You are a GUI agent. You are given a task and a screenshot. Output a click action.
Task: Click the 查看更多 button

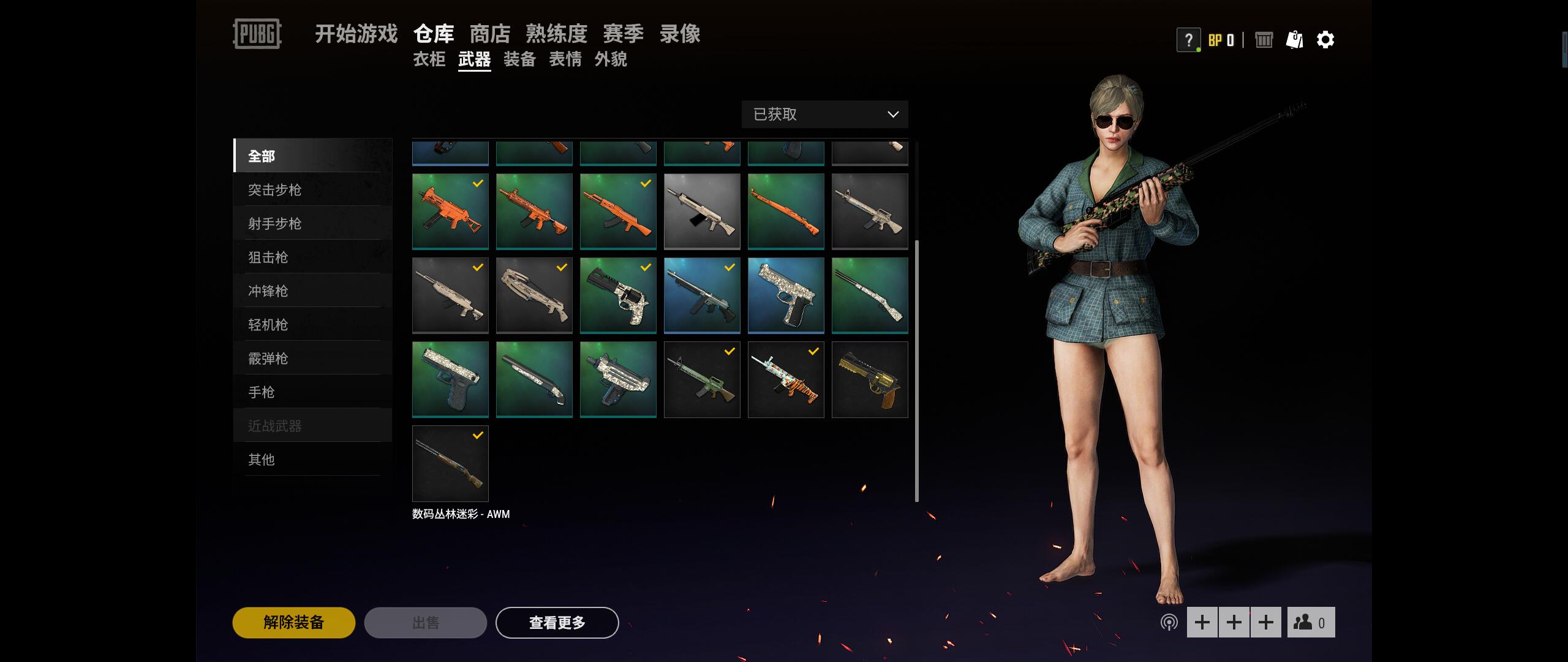point(557,622)
